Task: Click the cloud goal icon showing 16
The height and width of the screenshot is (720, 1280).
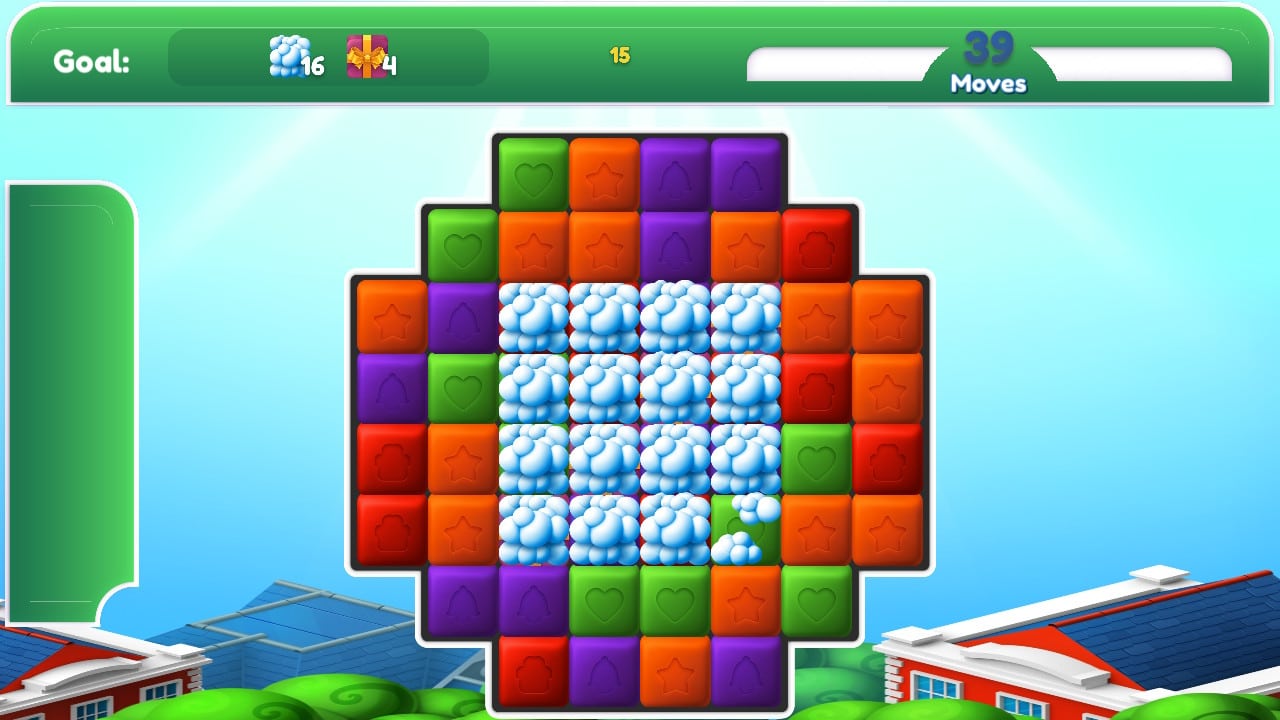Action: [283, 57]
